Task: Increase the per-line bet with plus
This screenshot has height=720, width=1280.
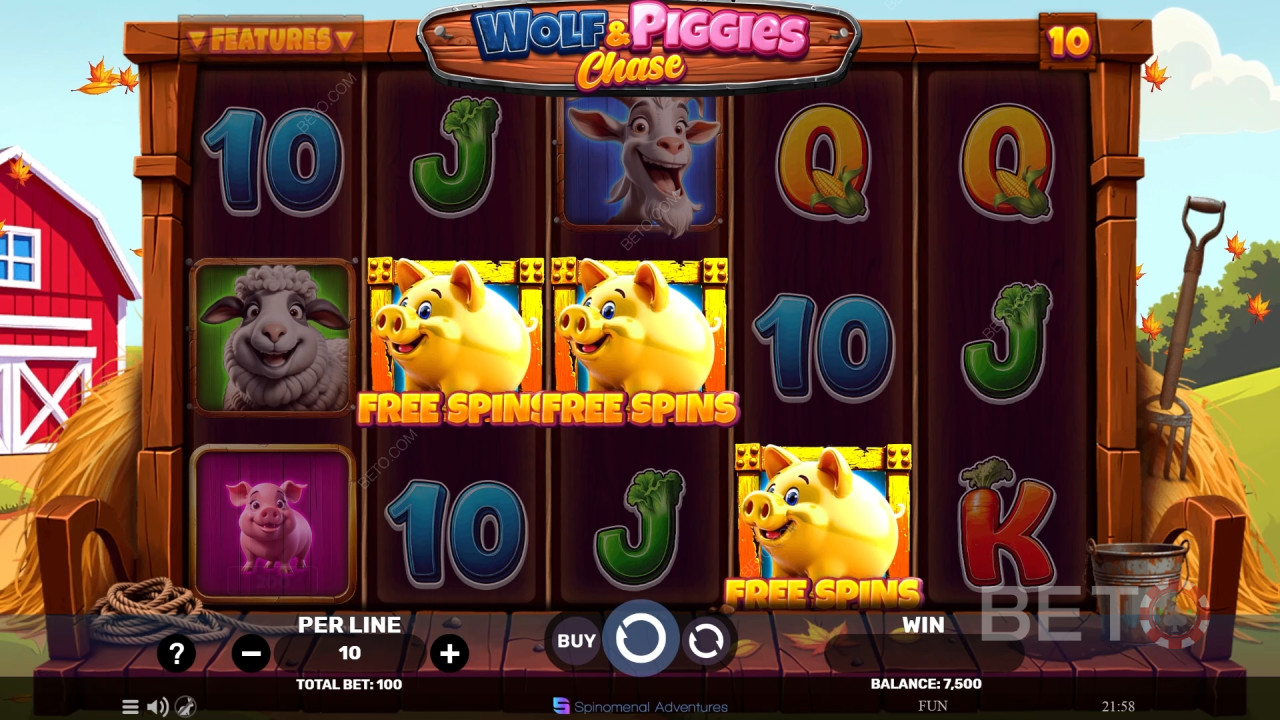Action: [448, 654]
